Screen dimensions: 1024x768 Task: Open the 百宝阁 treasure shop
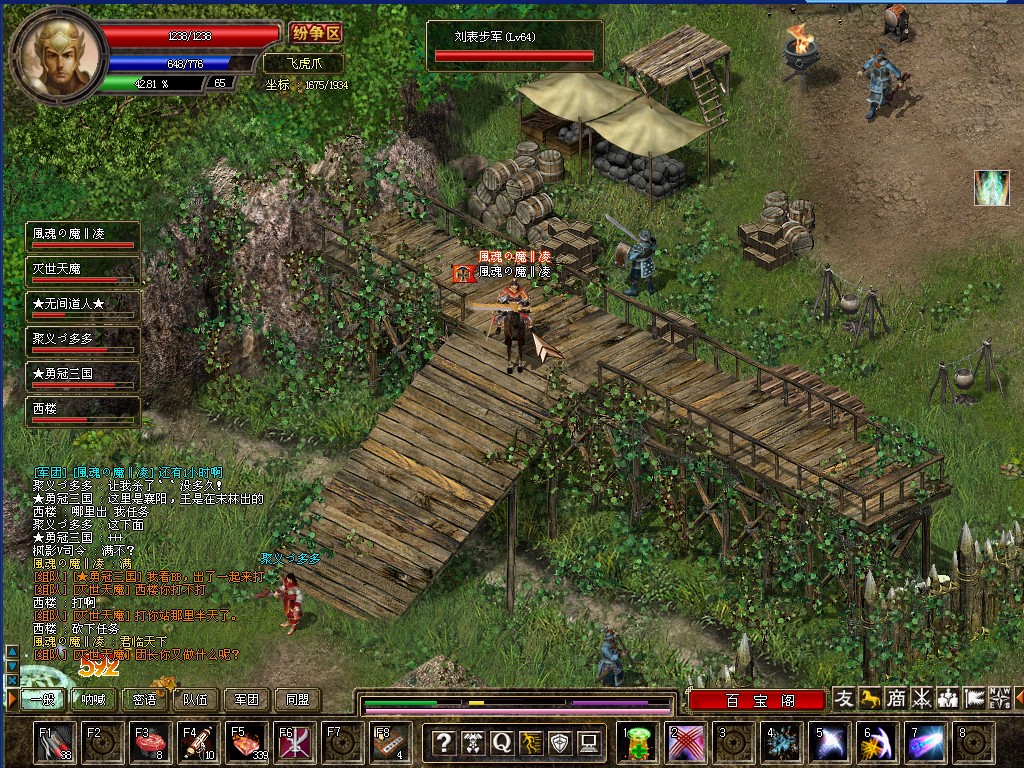756,700
